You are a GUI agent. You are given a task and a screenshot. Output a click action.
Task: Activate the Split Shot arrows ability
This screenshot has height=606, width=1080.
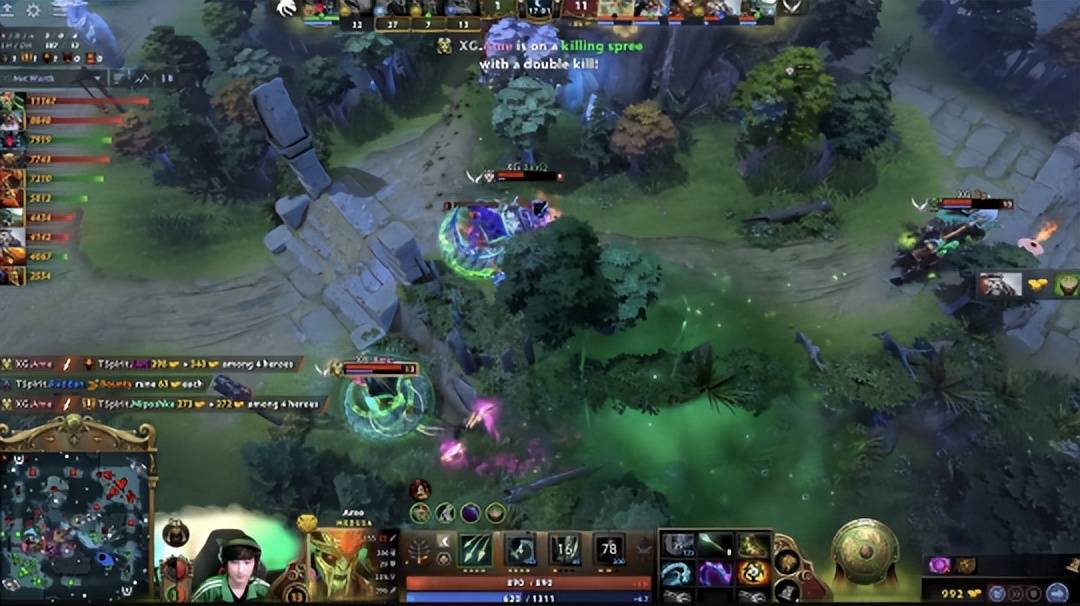(x=473, y=550)
